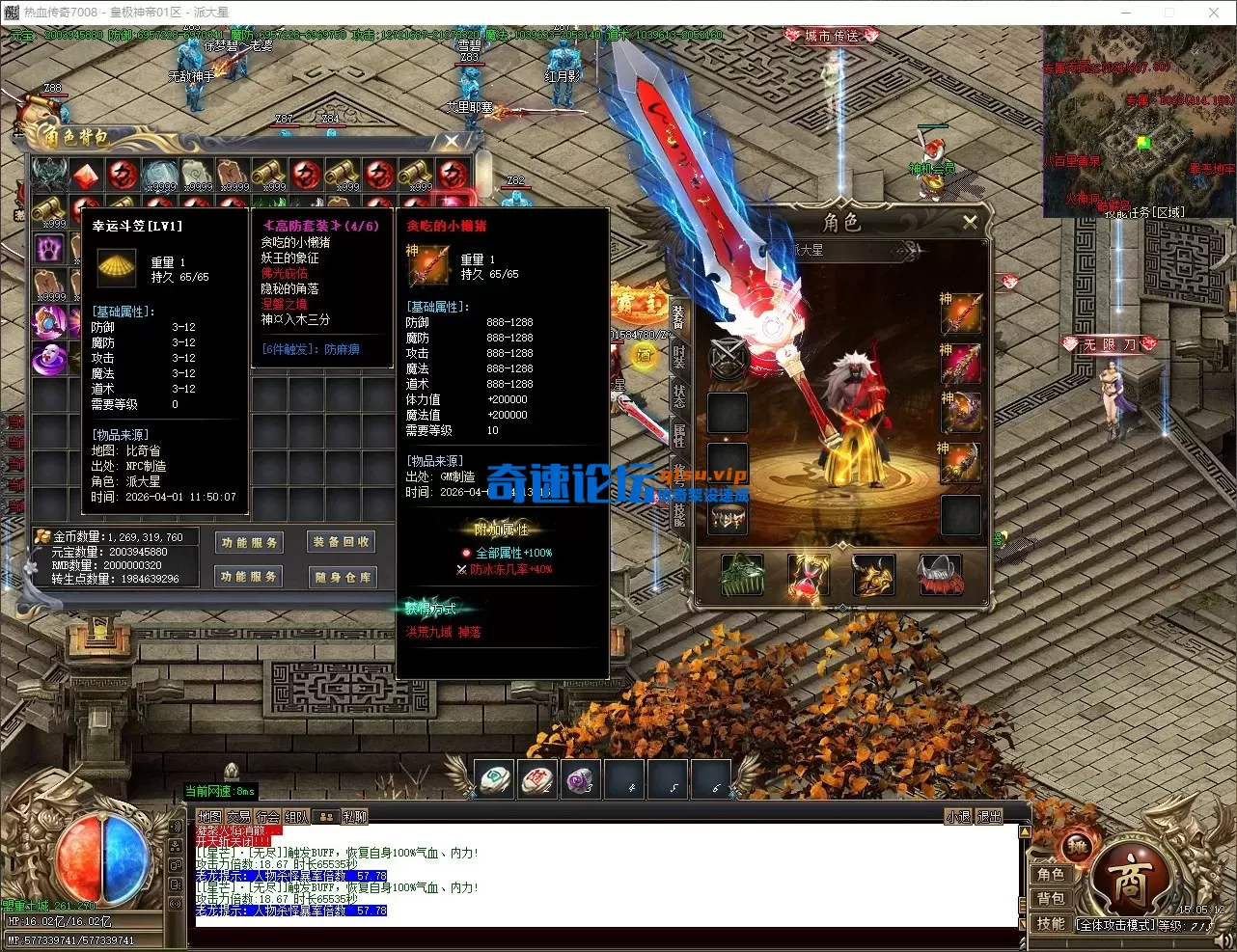Click the 技能 skills menu button
This screenshot has height=952, width=1237.
click(x=1051, y=923)
